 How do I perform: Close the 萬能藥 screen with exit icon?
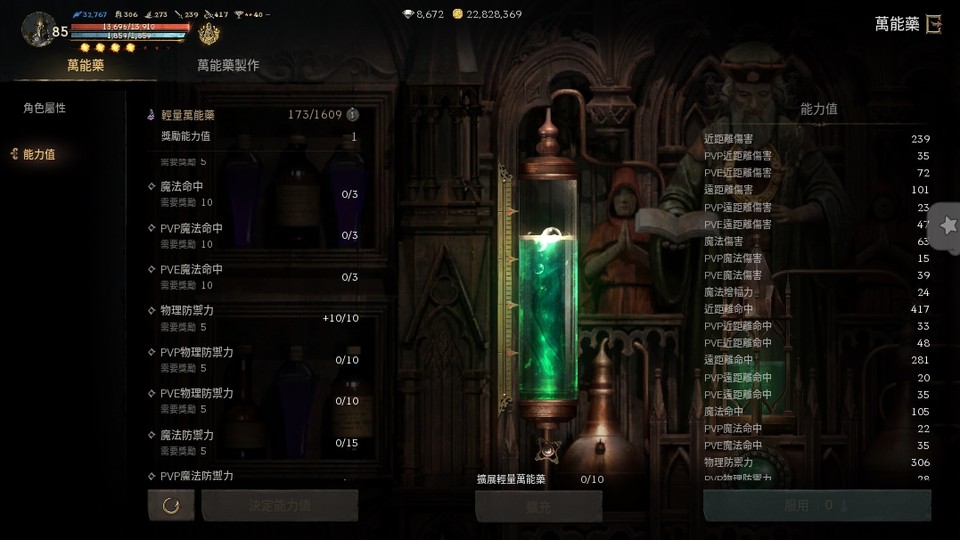(x=933, y=25)
